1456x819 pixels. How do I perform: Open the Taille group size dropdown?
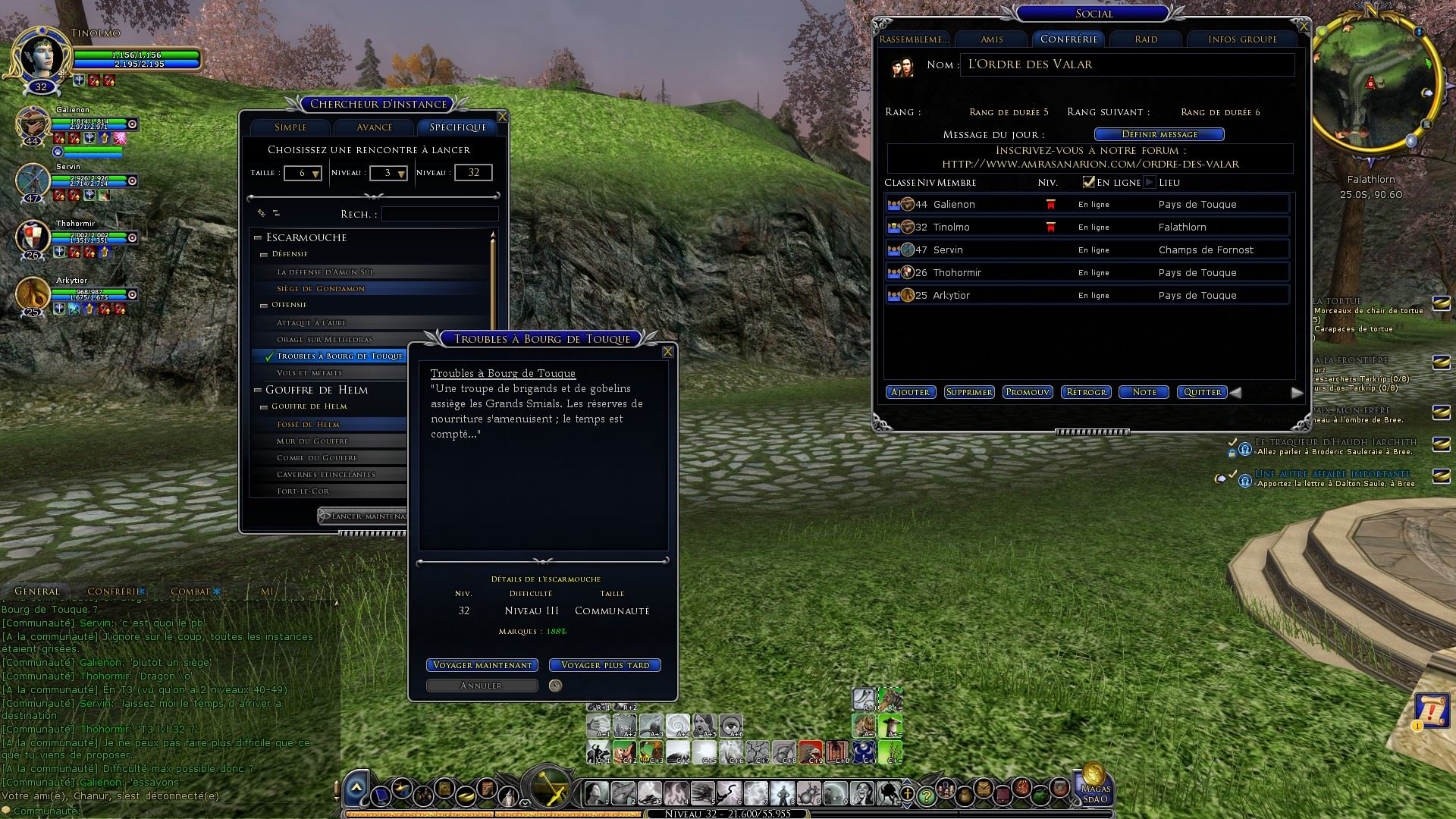[303, 174]
